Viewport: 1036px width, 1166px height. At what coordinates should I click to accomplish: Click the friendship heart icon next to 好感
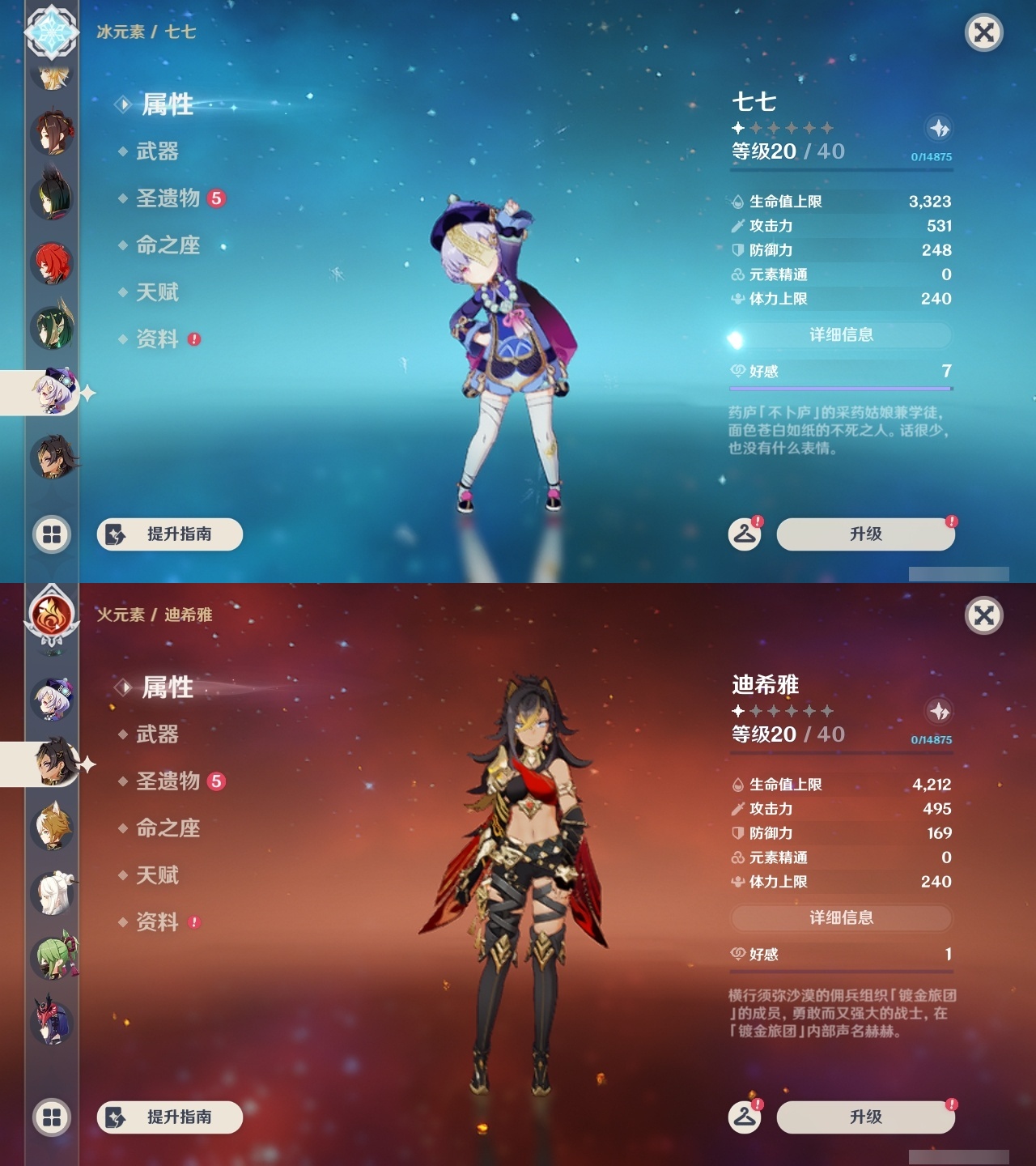tap(737, 371)
